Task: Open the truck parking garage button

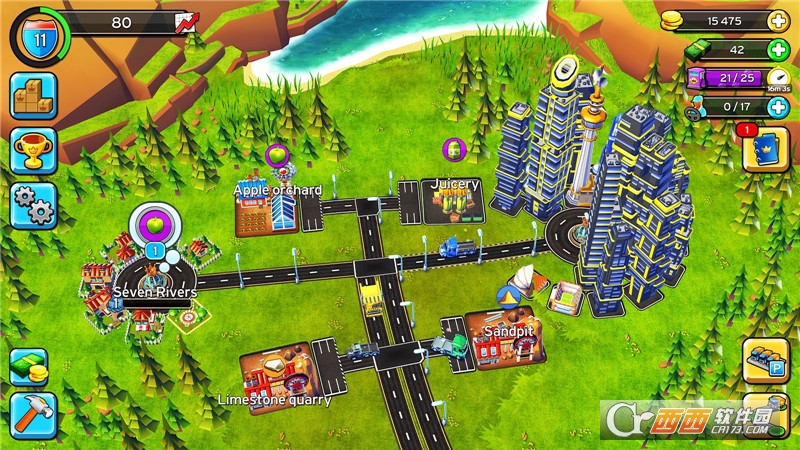Action: 767,360
